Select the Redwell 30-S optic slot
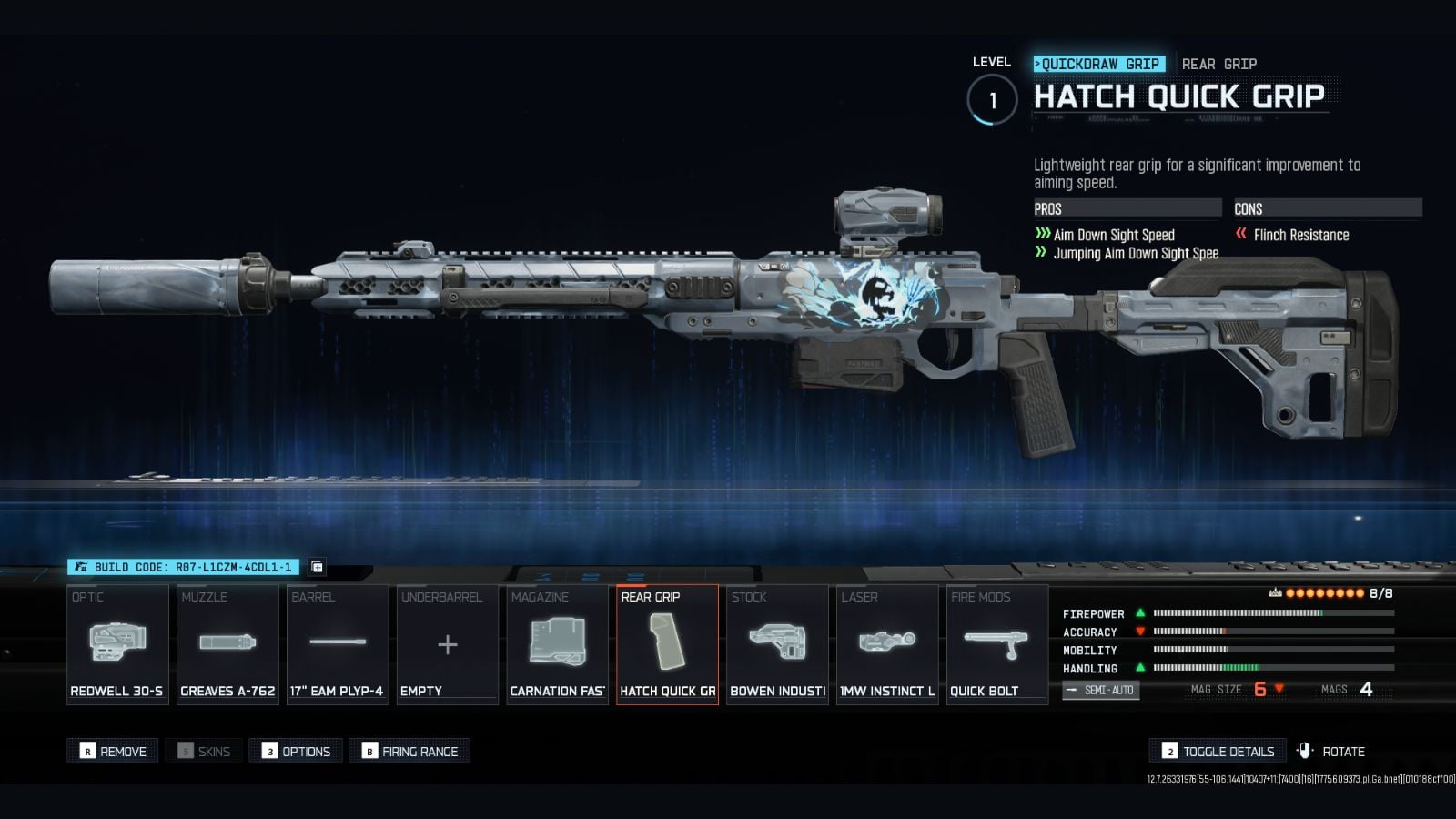 click(x=117, y=644)
